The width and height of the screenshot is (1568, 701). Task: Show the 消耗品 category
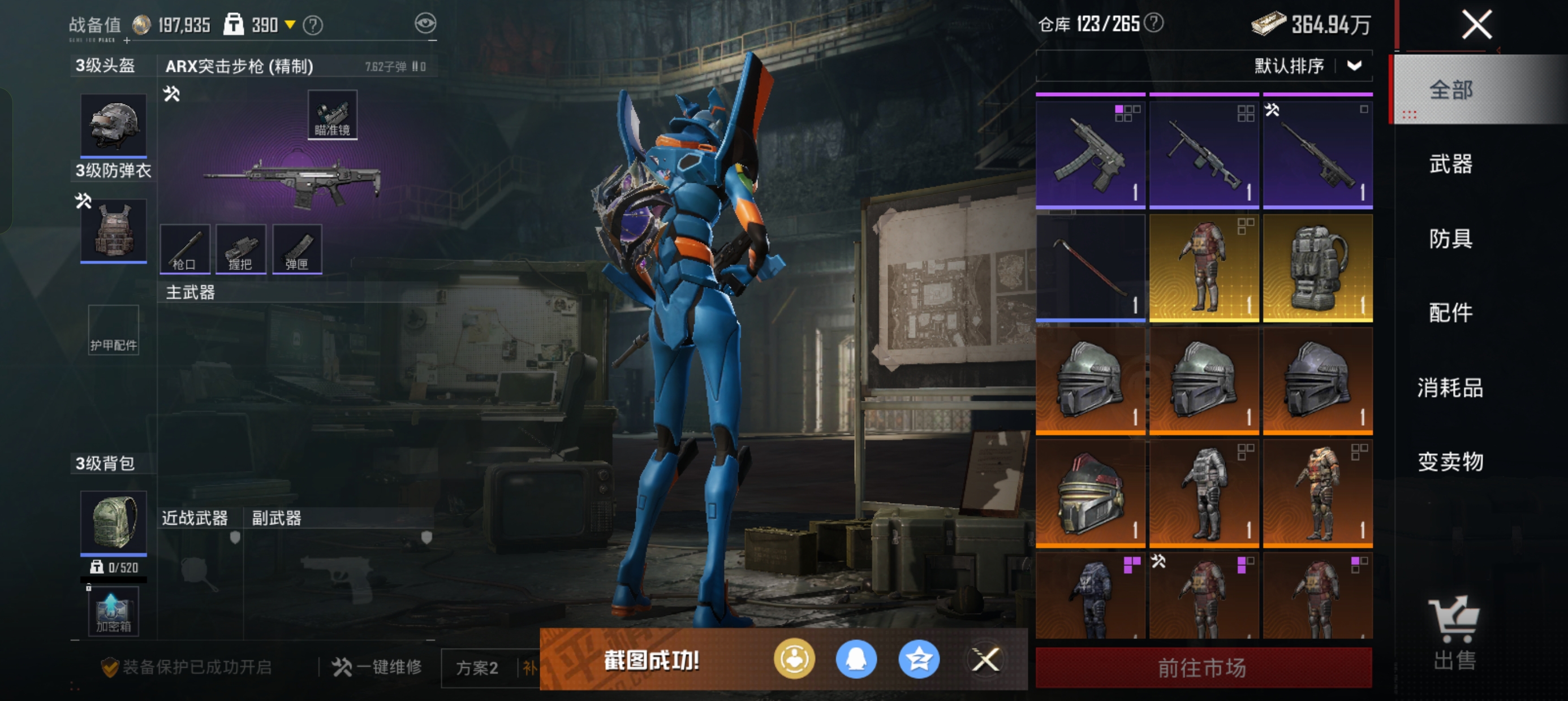pyautogui.click(x=1450, y=388)
